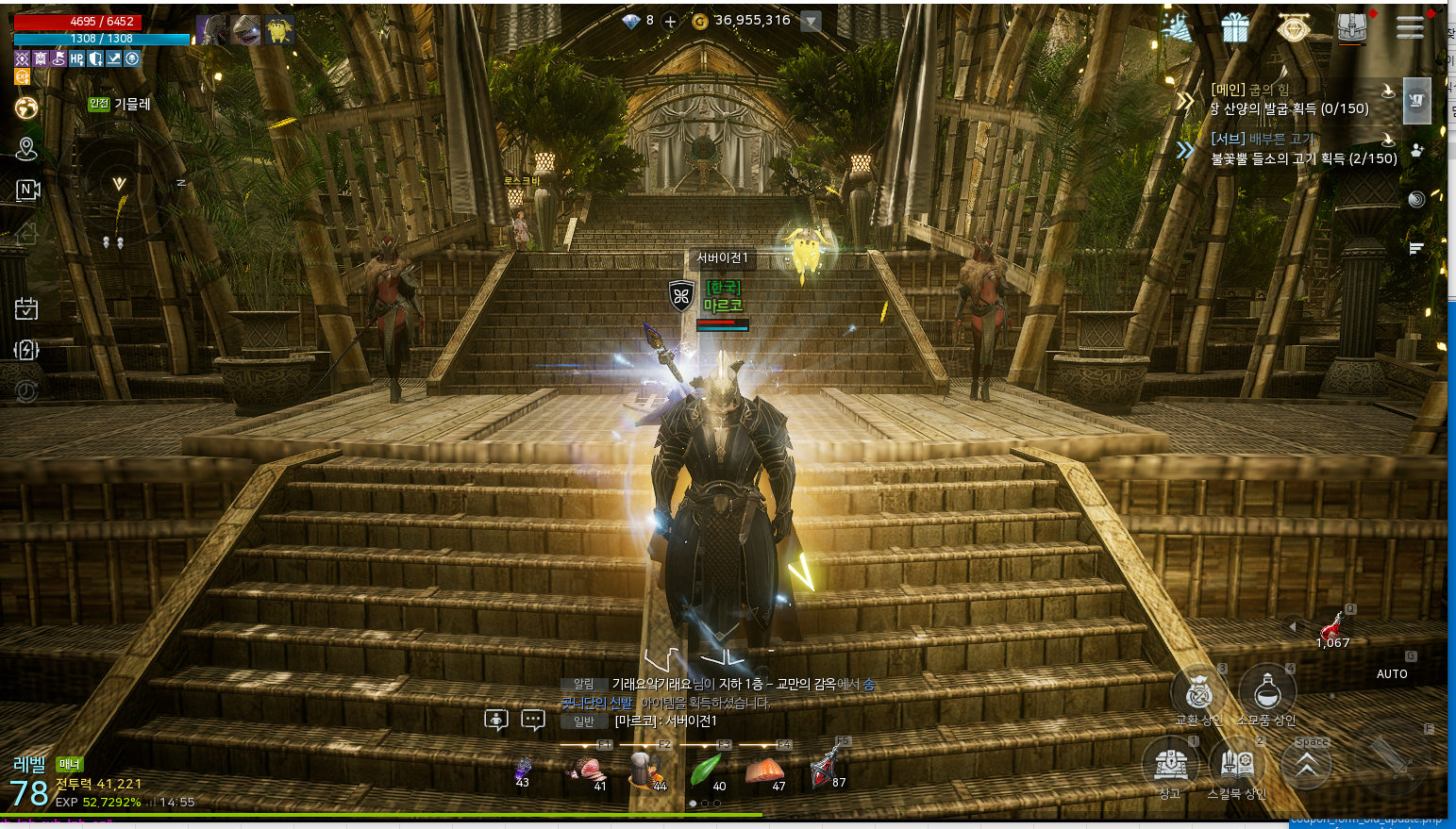Use the salmon fillet hotbar item
Screen dimensions: 1456x829
point(764,771)
